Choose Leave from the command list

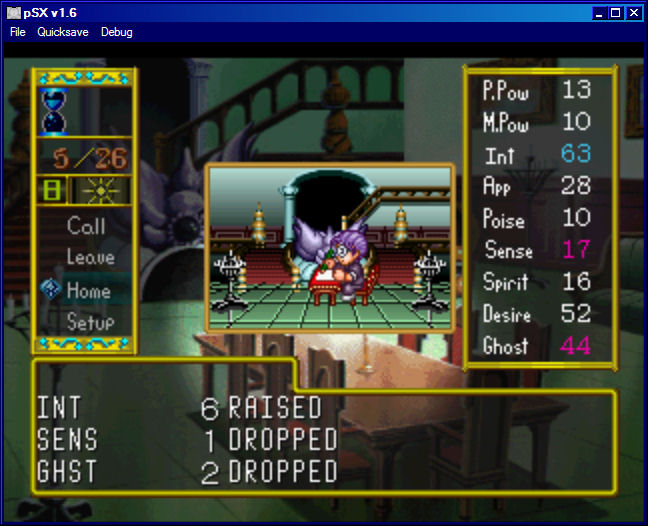click(90, 258)
